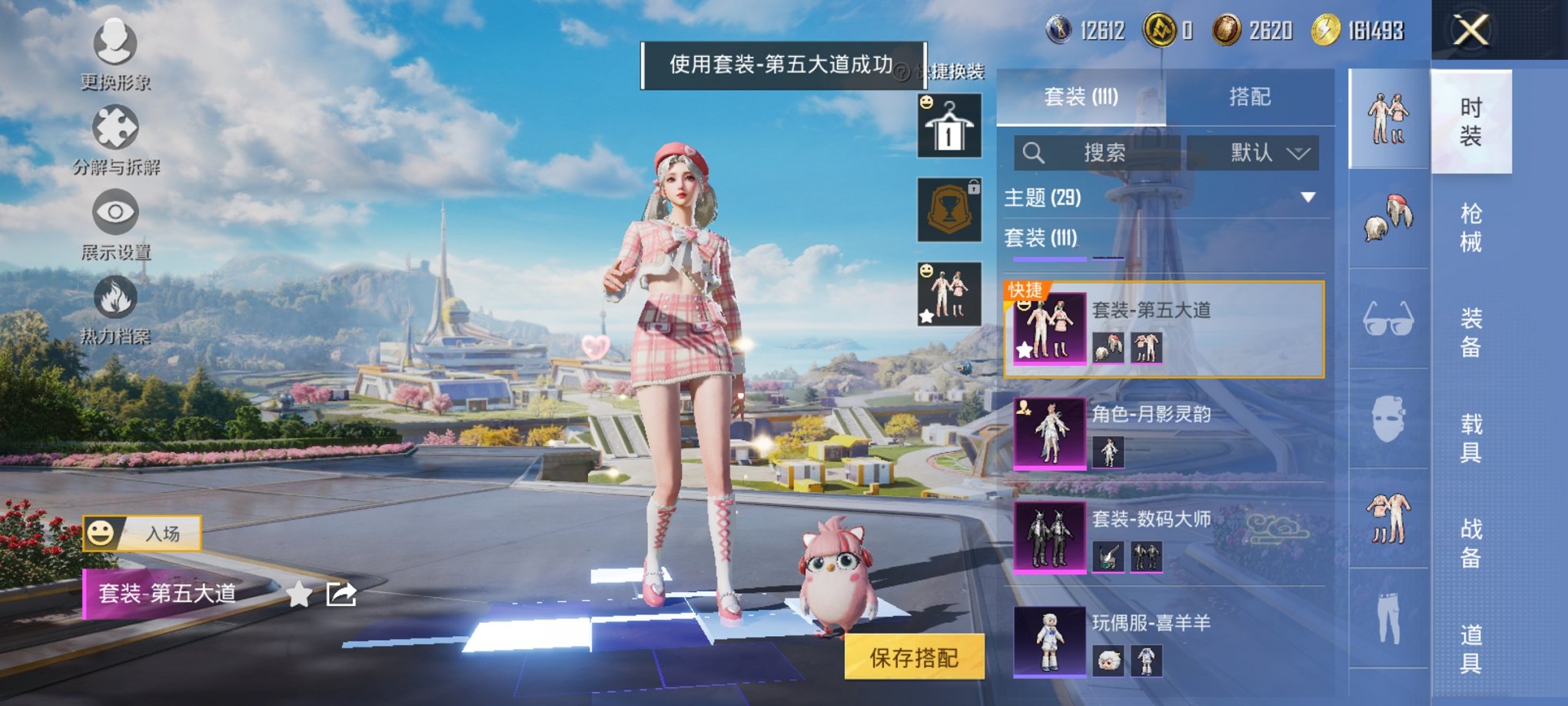Click the 入场 entrance emote button
1568x706 pixels.
point(143,533)
